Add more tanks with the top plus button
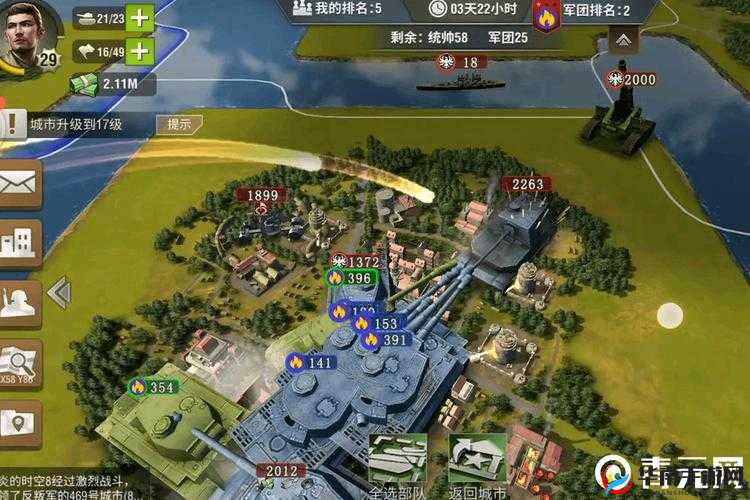 pos(141,17)
